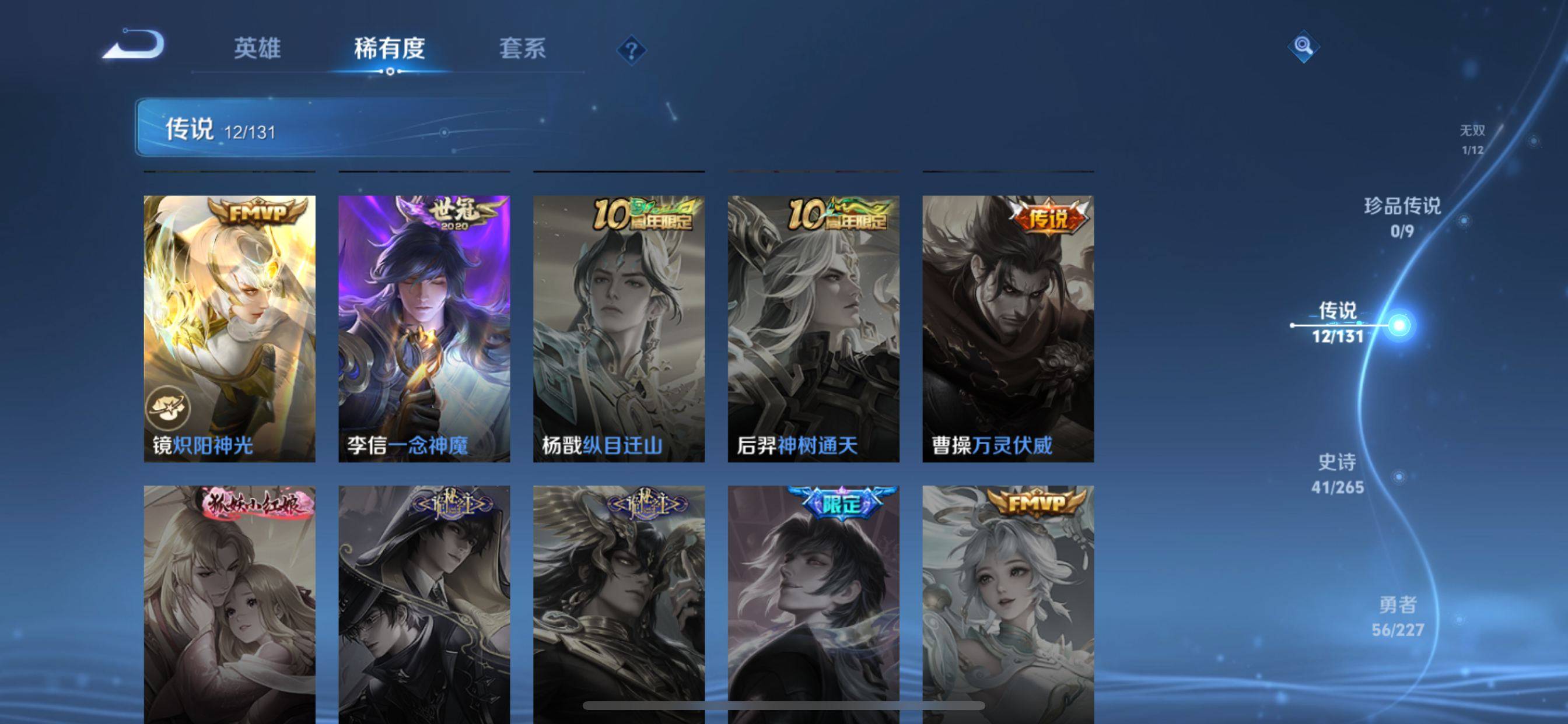The image size is (1568, 724).
Task: Open the question mark help icon
Action: point(631,50)
